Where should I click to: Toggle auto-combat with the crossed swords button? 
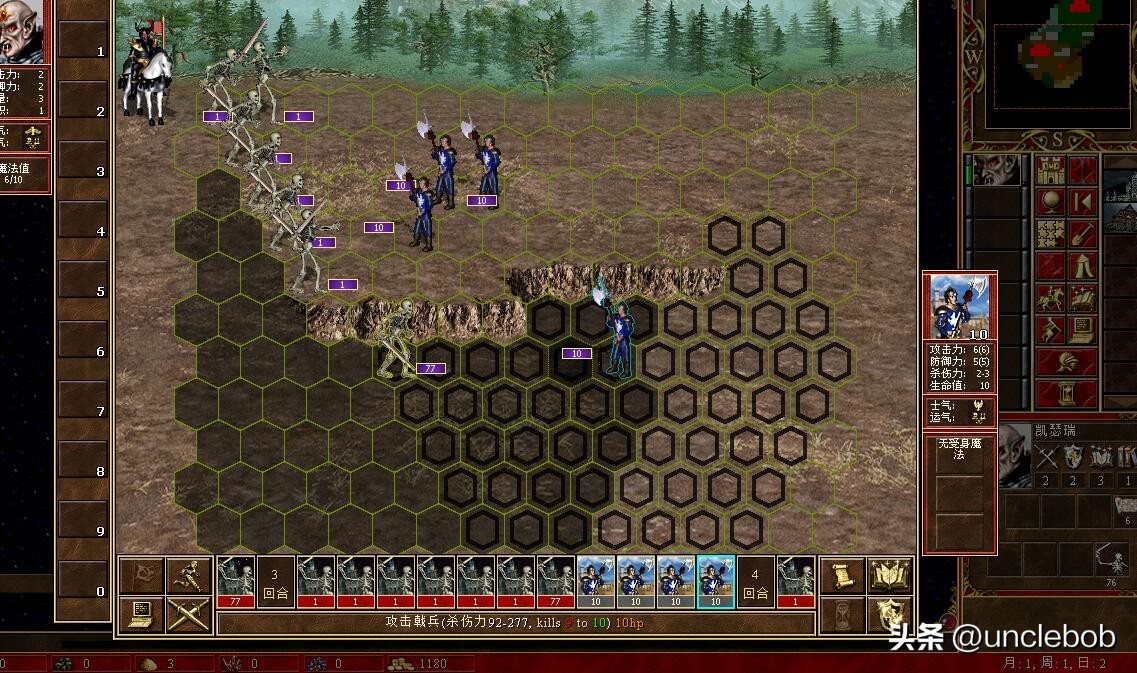[189, 613]
